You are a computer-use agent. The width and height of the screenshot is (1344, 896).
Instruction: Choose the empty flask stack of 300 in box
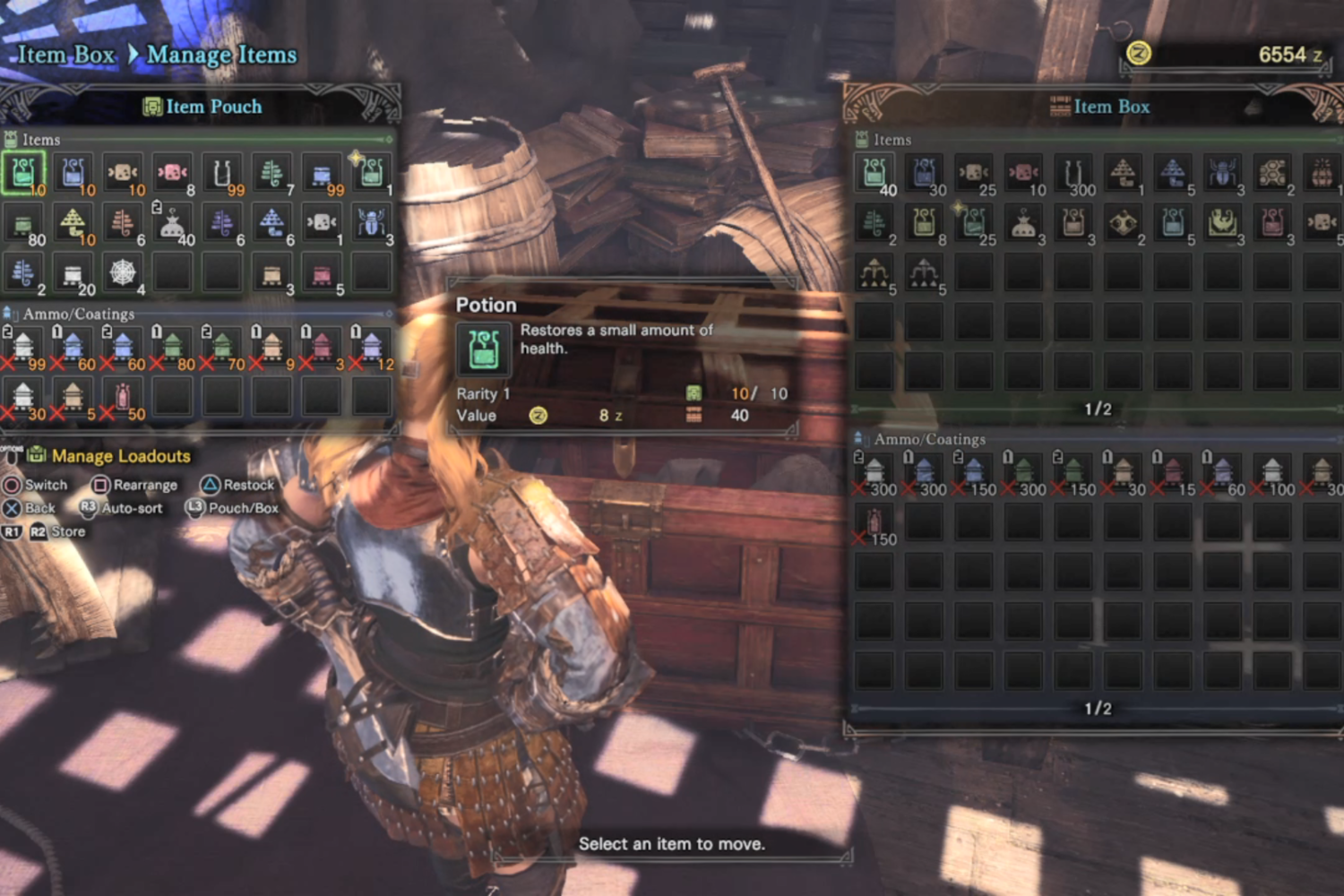(x=1073, y=171)
